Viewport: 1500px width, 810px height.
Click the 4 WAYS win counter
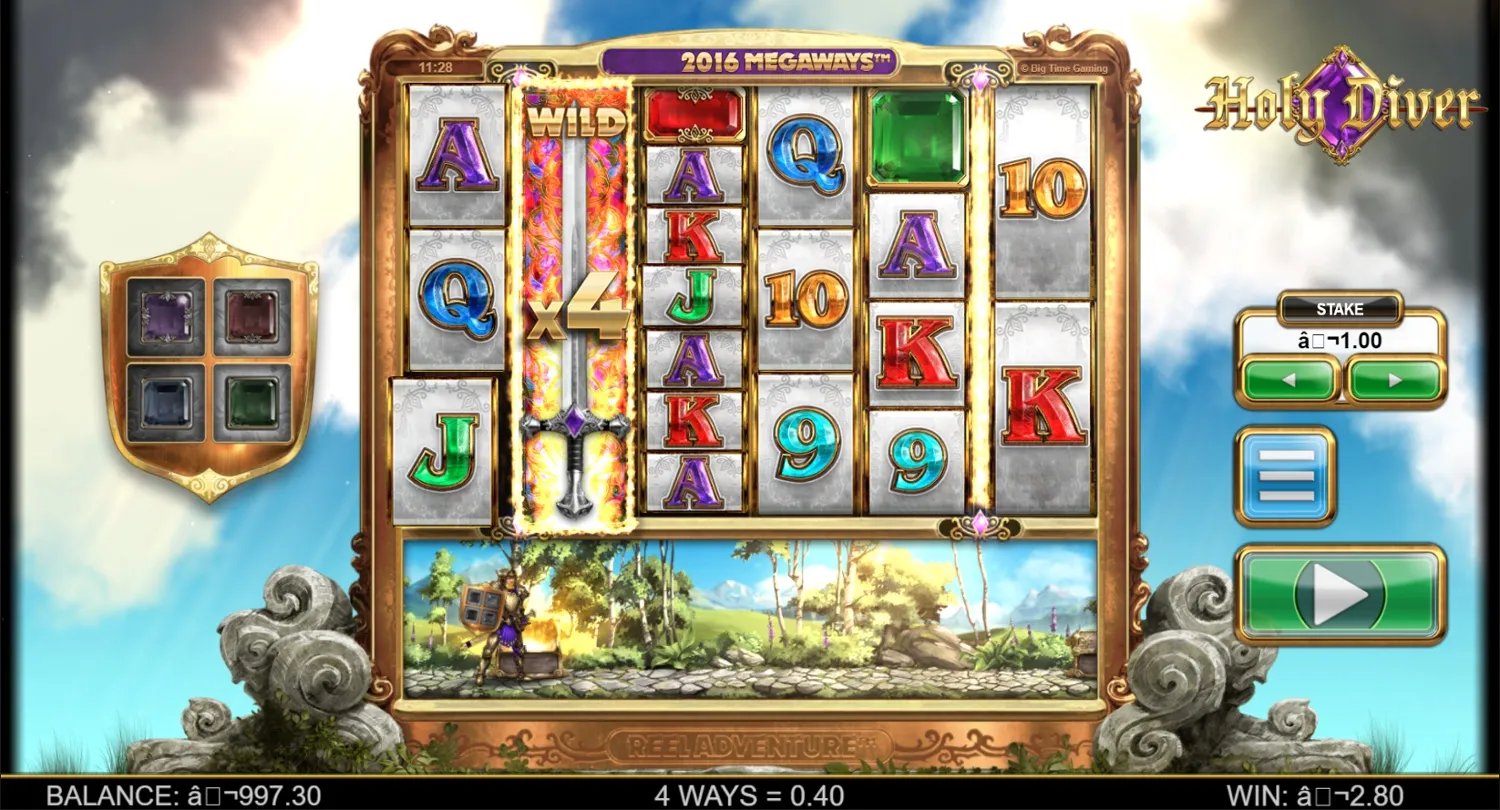749,795
